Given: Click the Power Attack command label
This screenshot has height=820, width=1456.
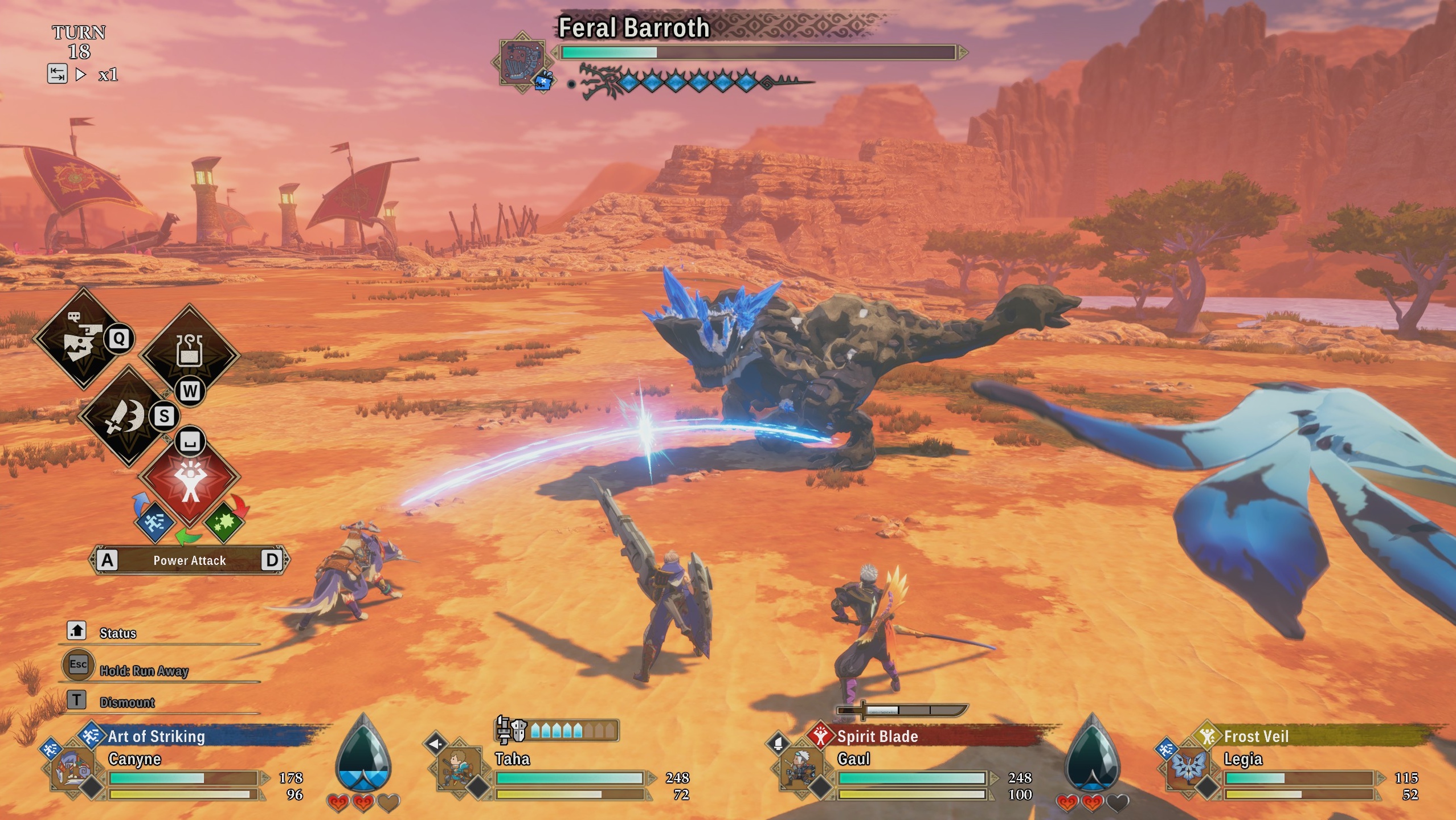Looking at the screenshot, I should (189, 560).
